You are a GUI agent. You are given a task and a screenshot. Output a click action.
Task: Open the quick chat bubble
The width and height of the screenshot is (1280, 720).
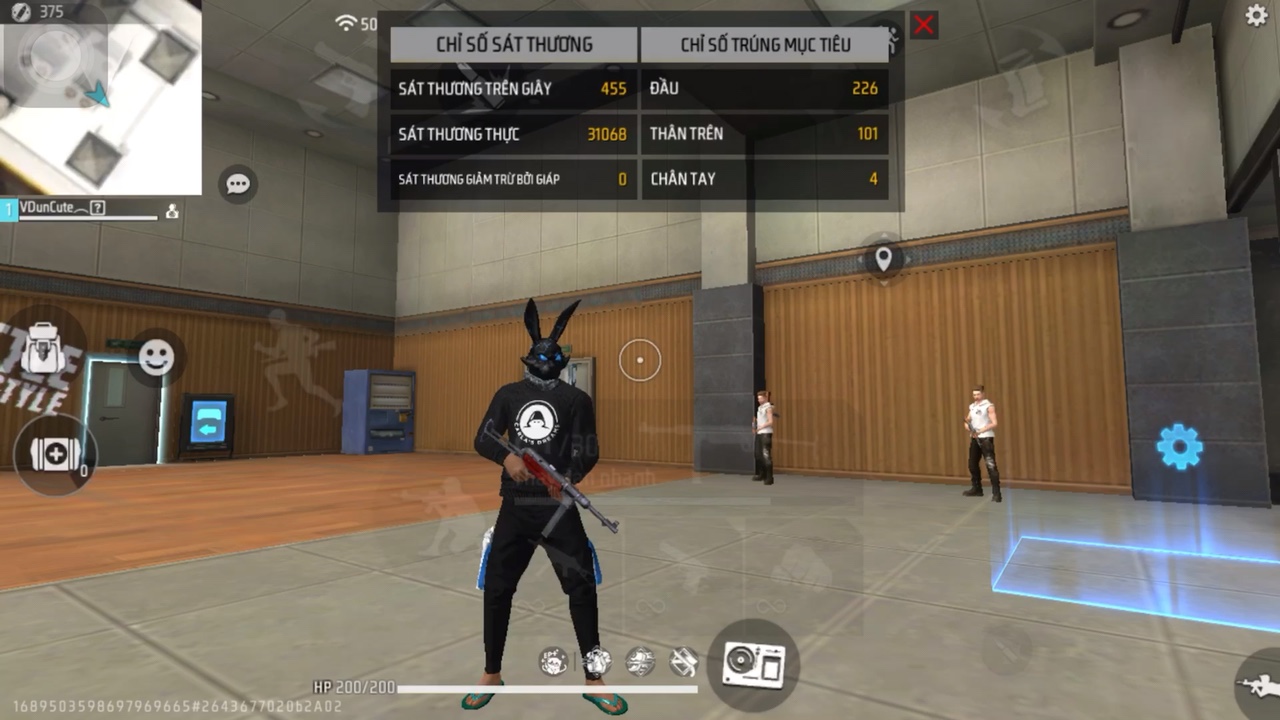click(238, 184)
